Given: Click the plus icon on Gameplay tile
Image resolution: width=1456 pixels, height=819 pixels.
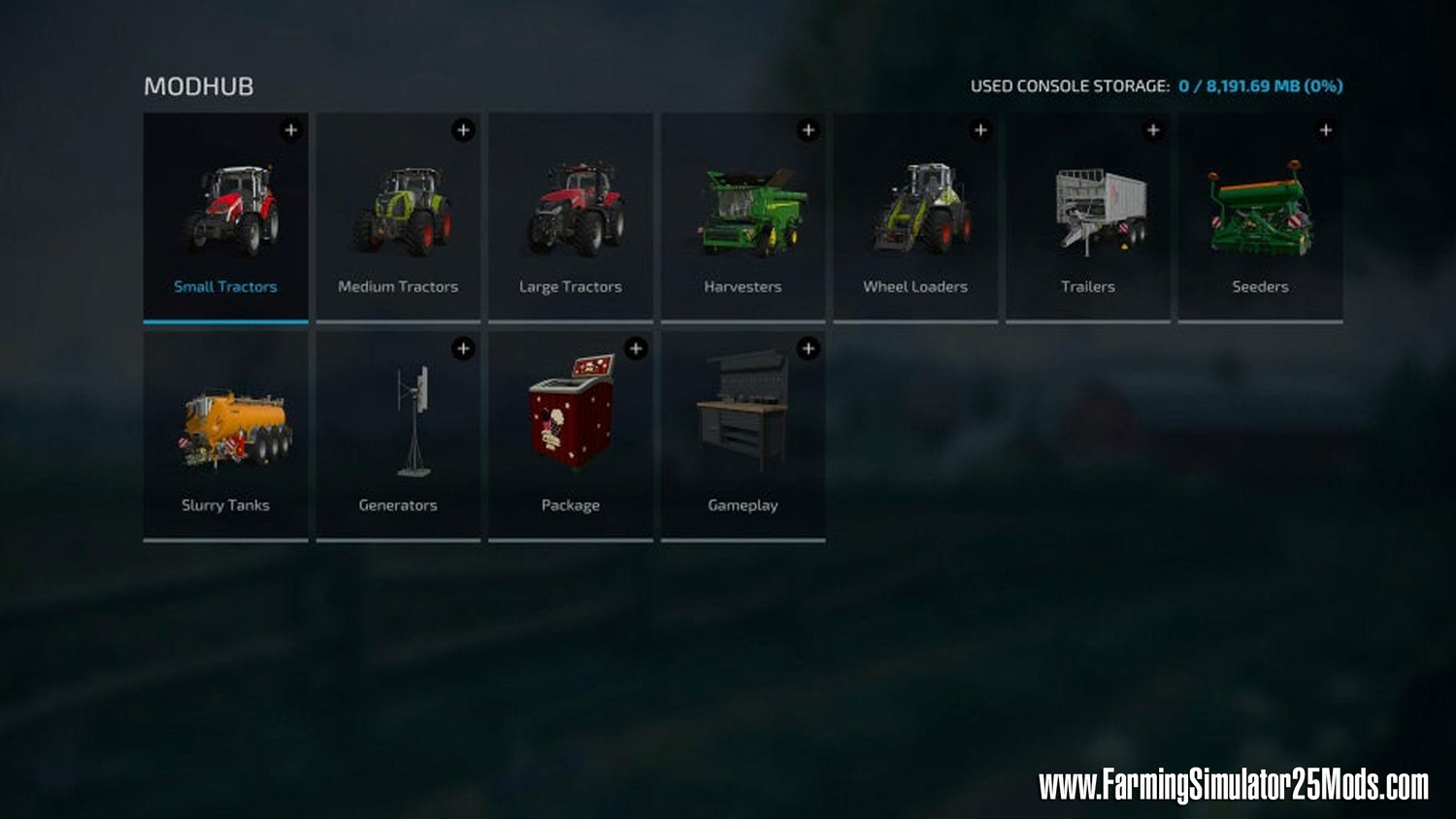Looking at the screenshot, I should coord(809,348).
